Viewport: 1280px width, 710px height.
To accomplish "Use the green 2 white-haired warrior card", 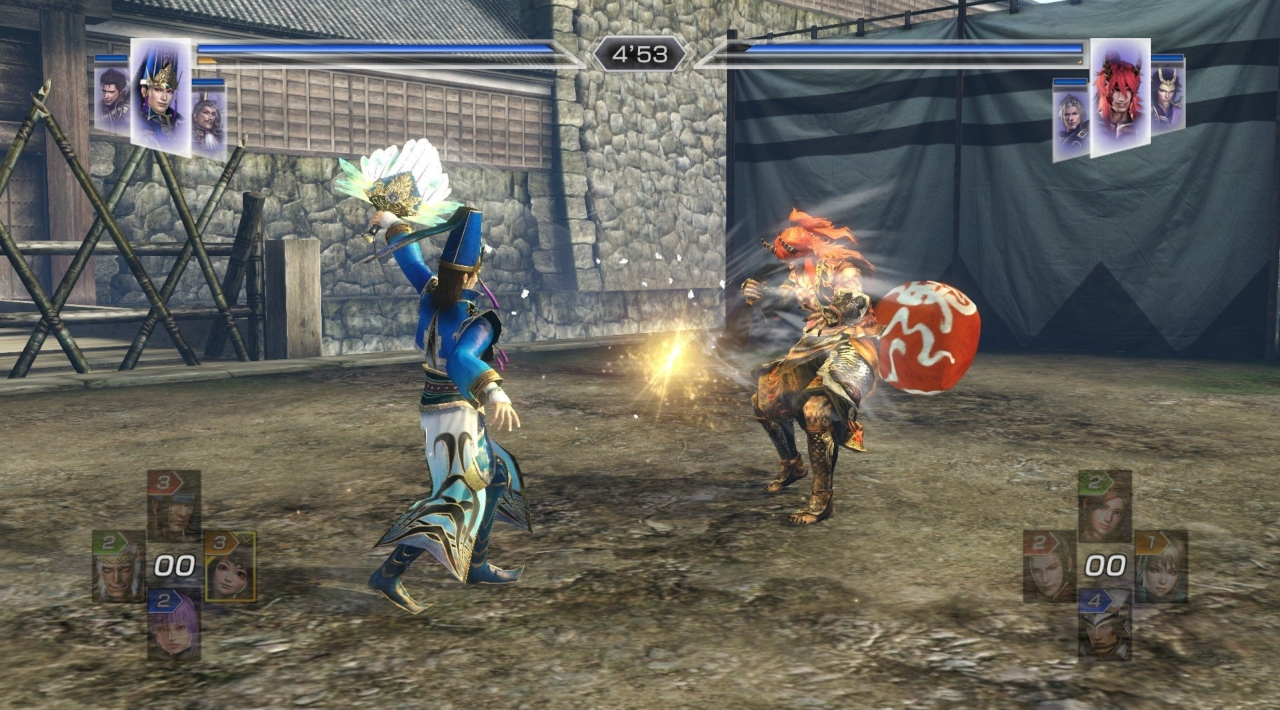I will tap(119, 566).
